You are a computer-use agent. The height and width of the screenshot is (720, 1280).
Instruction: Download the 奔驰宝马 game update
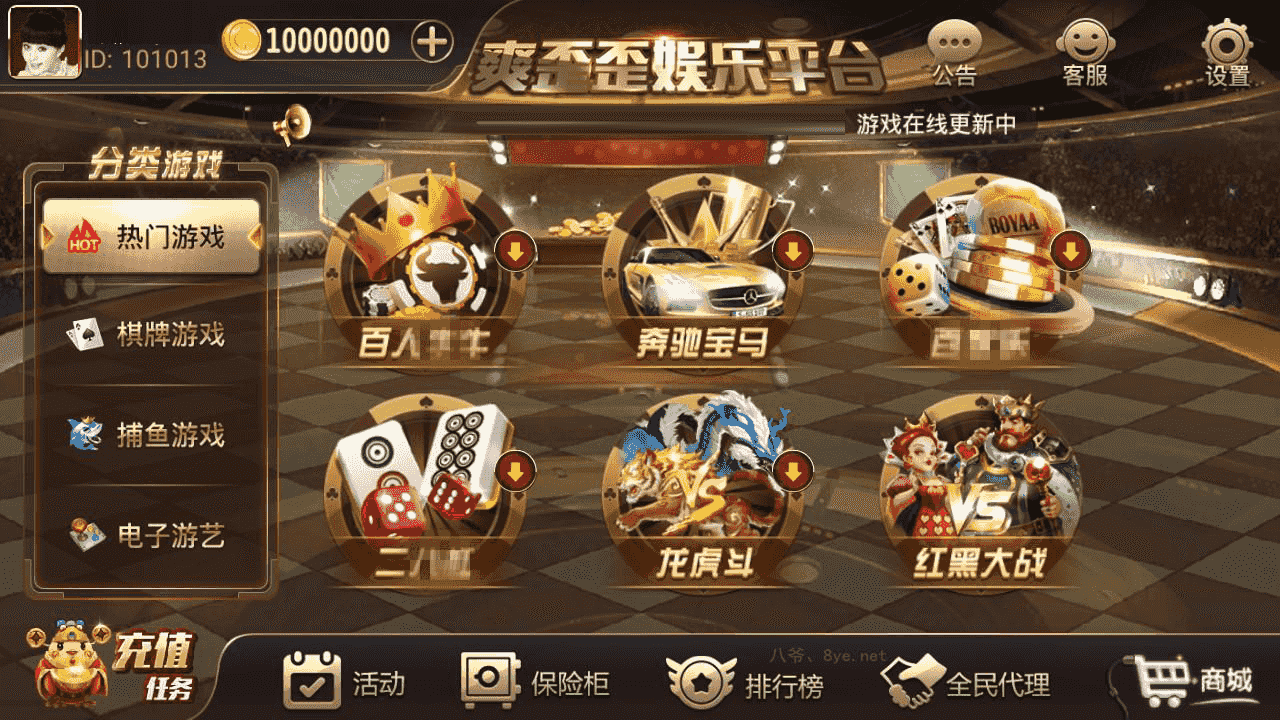point(793,252)
